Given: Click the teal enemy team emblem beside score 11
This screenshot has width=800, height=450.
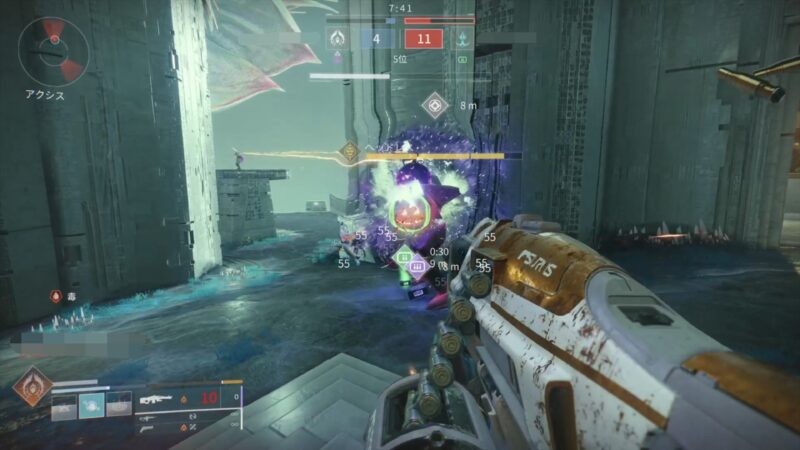Looking at the screenshot, I should [462, 40].
